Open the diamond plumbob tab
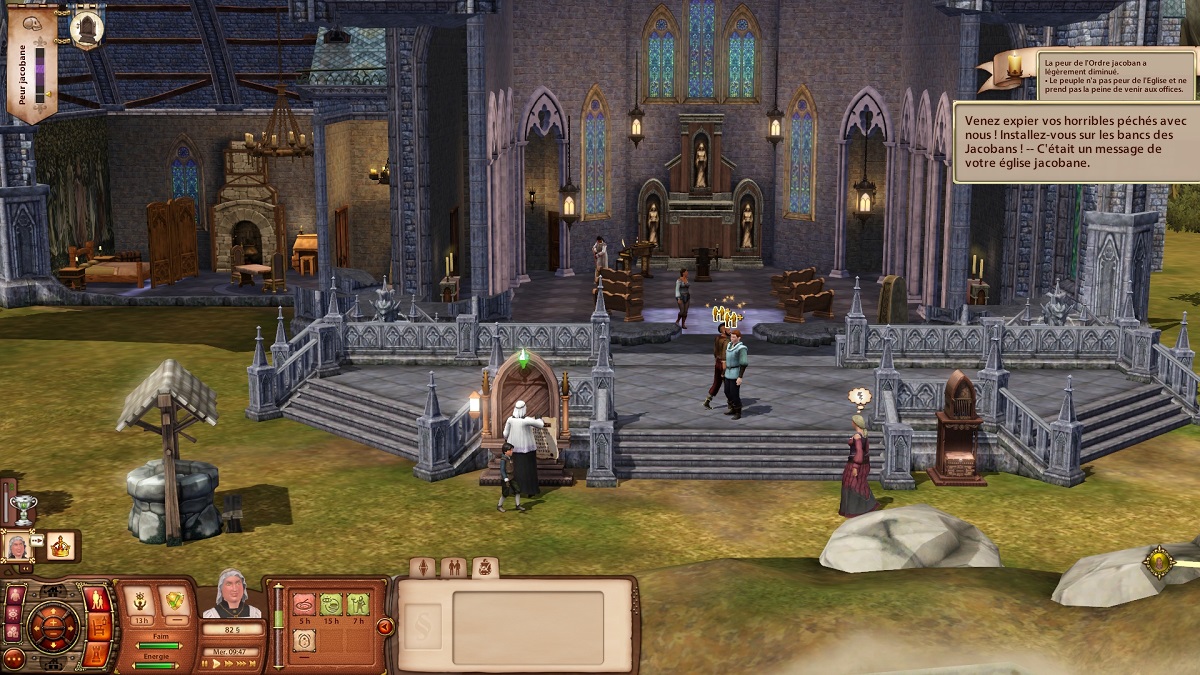Image resolution: width=1200 pixels, height=675 pixels. click(x=423, y=568)
